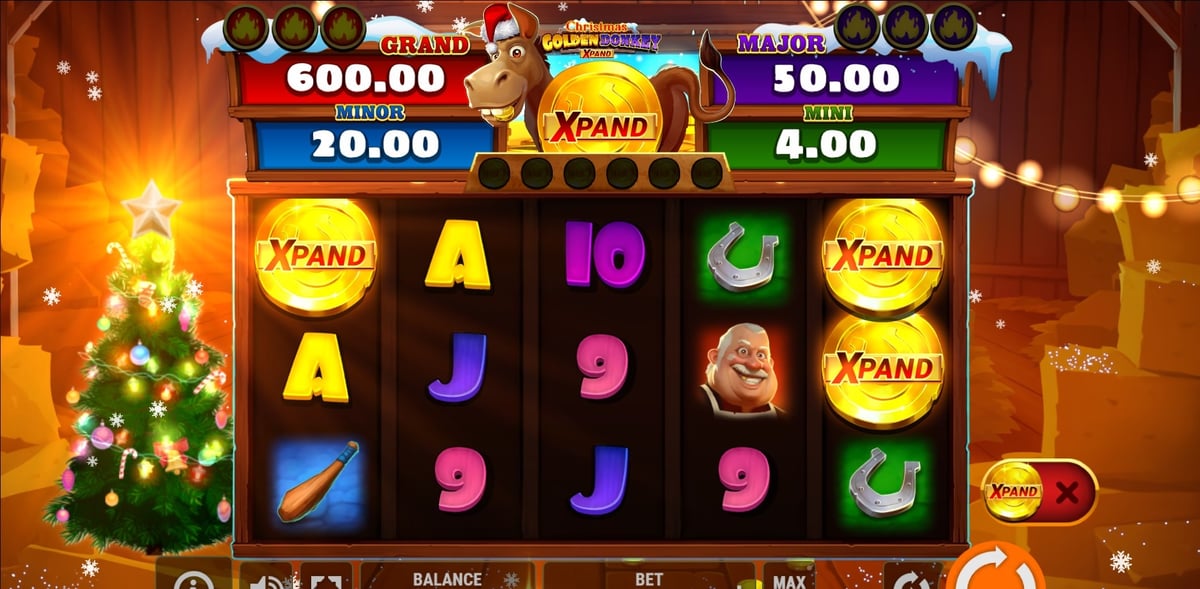
Task: Spin the reels with the orange arrow button
Action: click(x=995, y=574)
